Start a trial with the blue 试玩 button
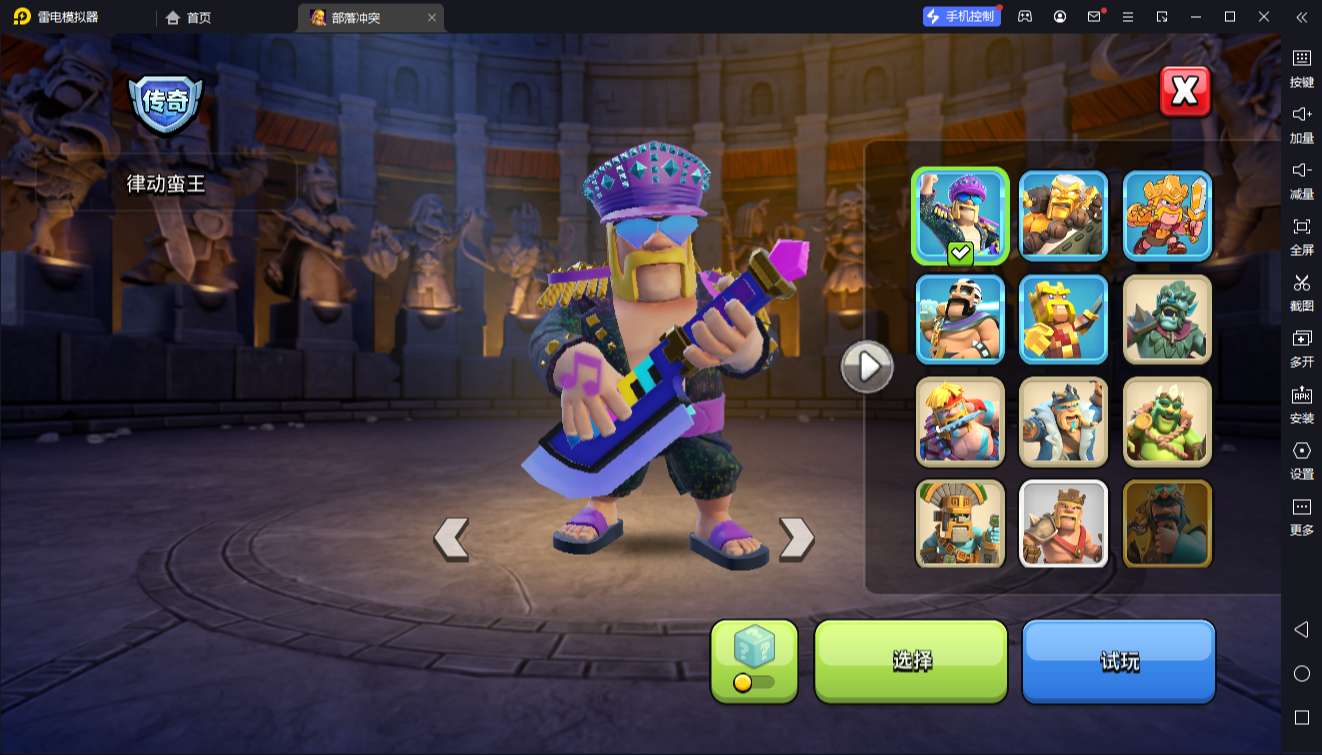Viewport: 1322px width, 755px height. [x=1118, y=660]
